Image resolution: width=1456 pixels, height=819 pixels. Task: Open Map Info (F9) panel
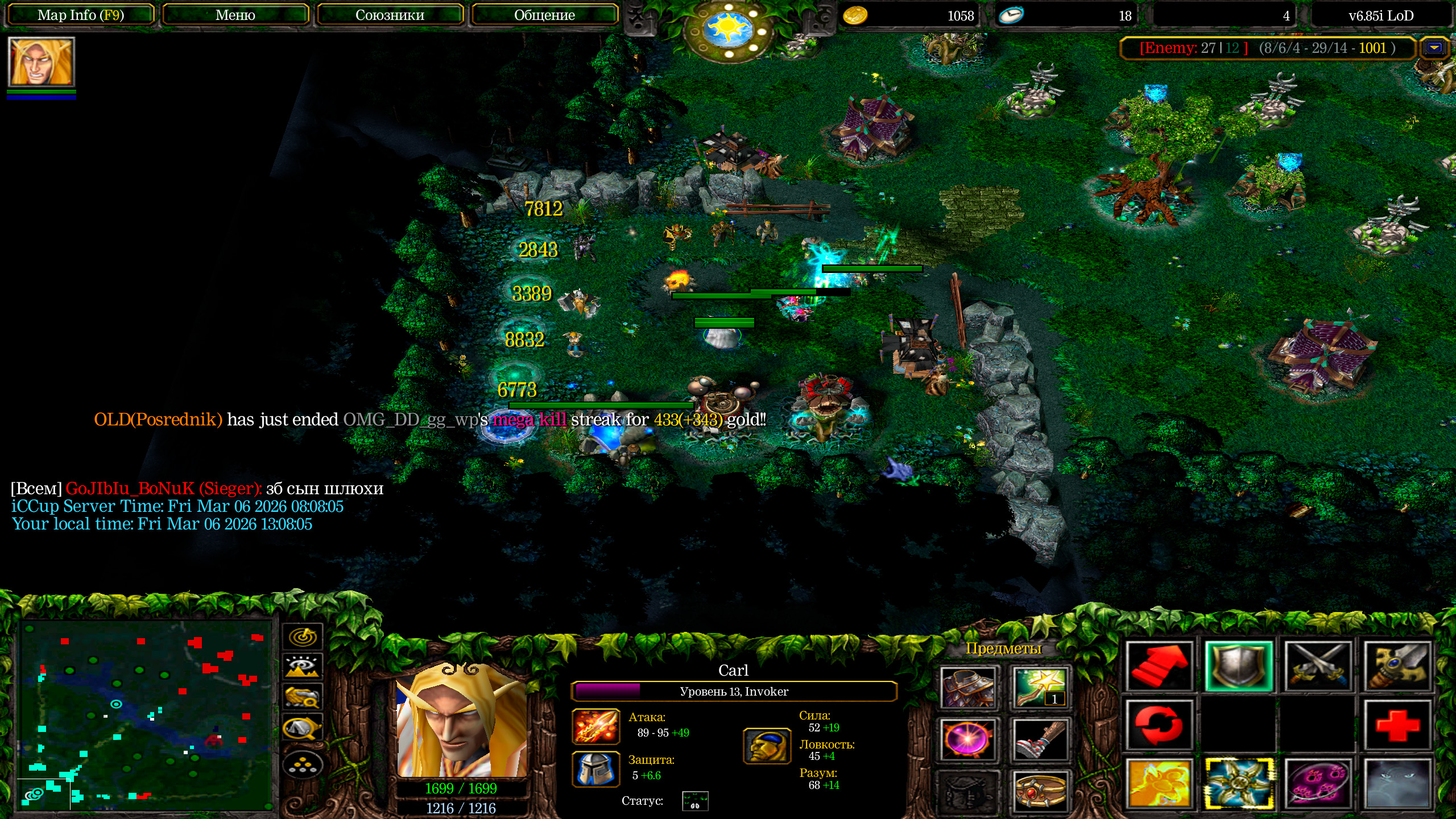(80, 15)
